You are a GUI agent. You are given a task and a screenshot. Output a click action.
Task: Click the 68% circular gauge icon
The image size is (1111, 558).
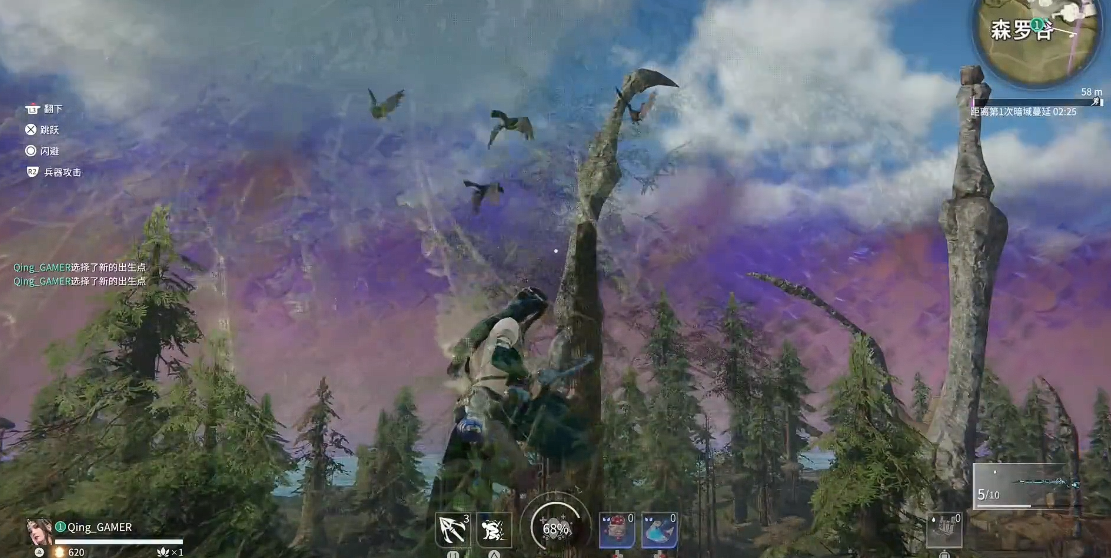point(556,526)
